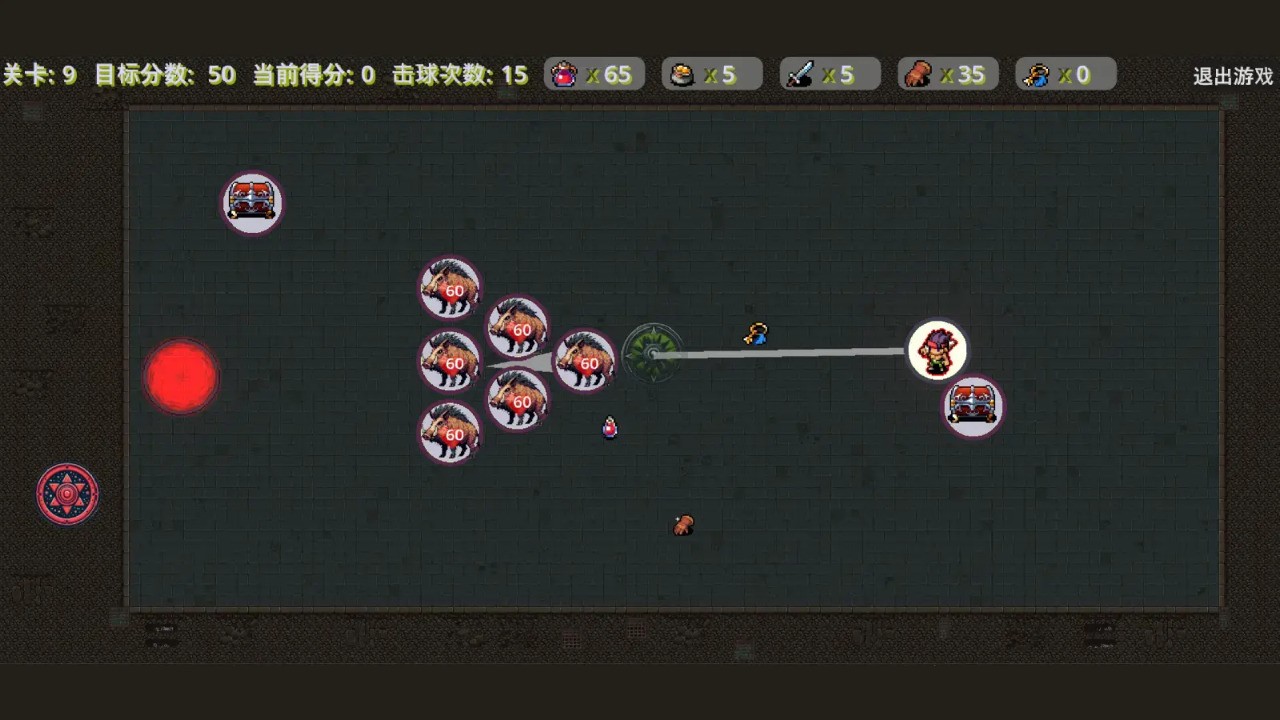This screenshot has height=720, width=1280.
Task: Click the topmost boar enemy with 60 HP
Action: (x=450, y=289)
